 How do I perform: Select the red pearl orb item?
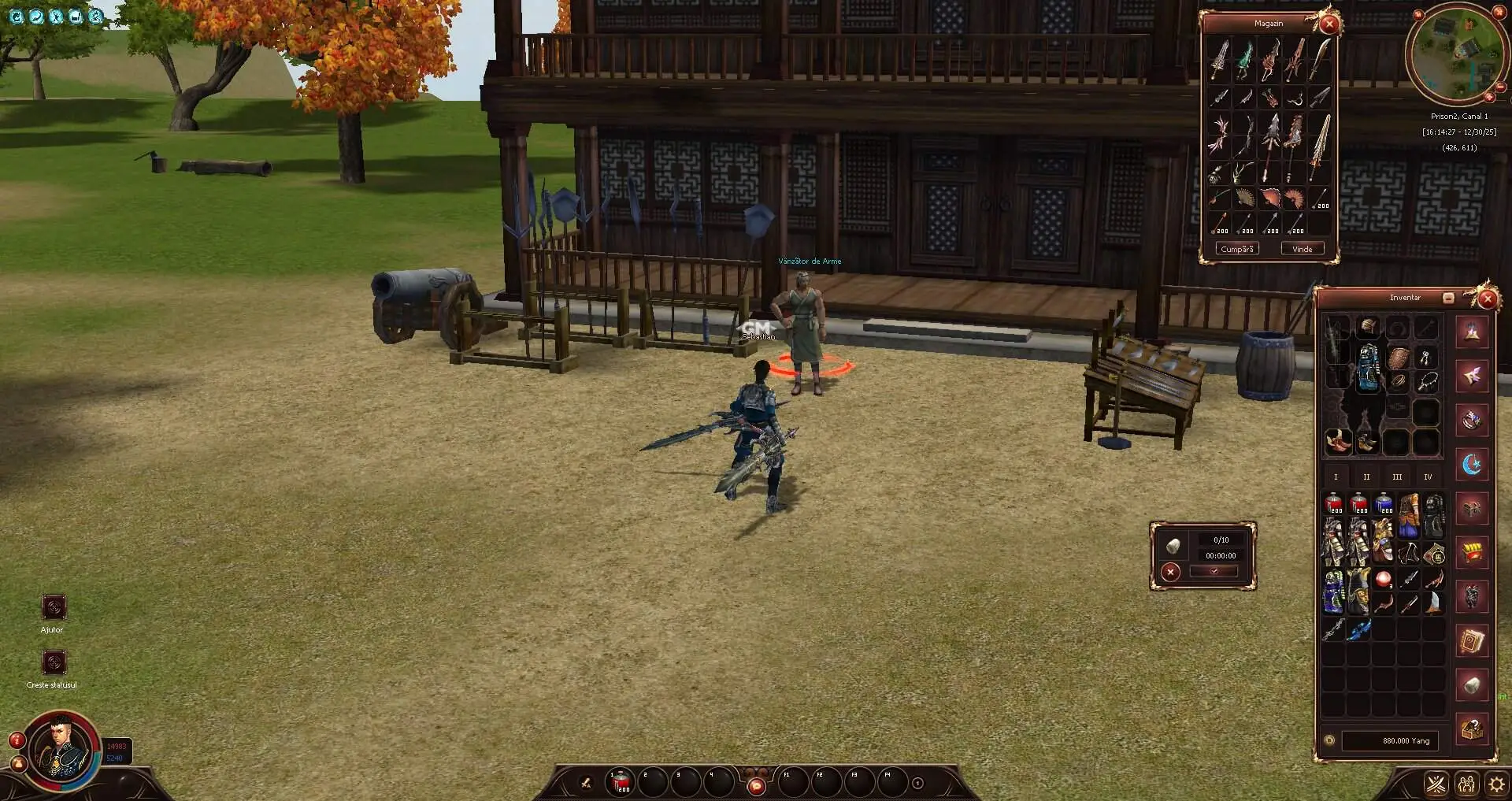click(1384, 580)
